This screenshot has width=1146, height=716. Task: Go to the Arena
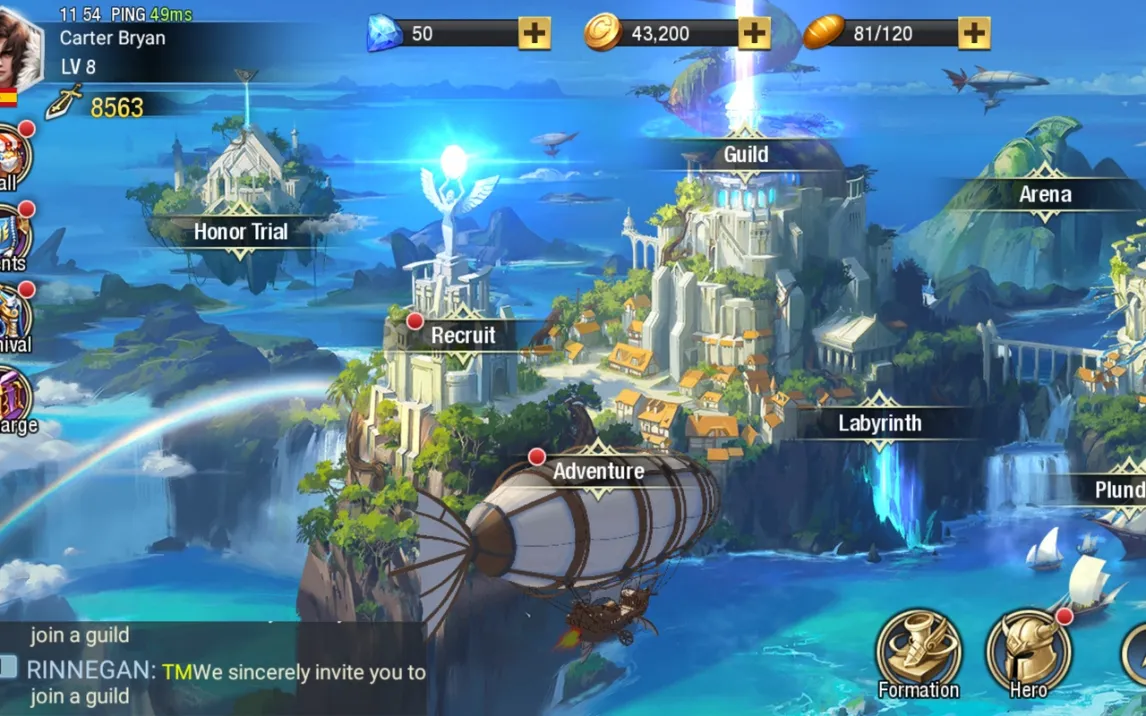pos(1045,195)
